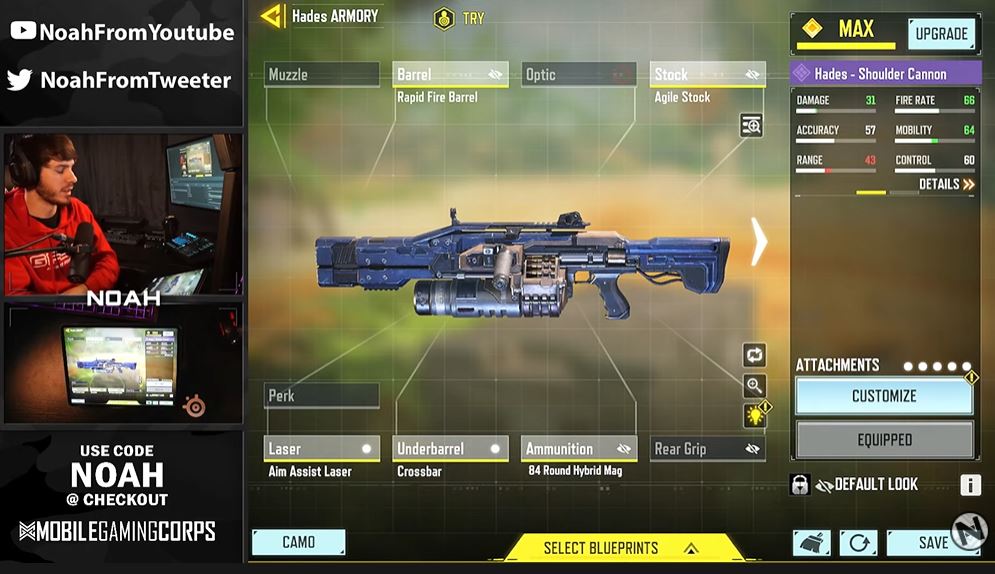
Task: Open the DEFAULT LOOK info icon
Action: [x=970, y=485]
